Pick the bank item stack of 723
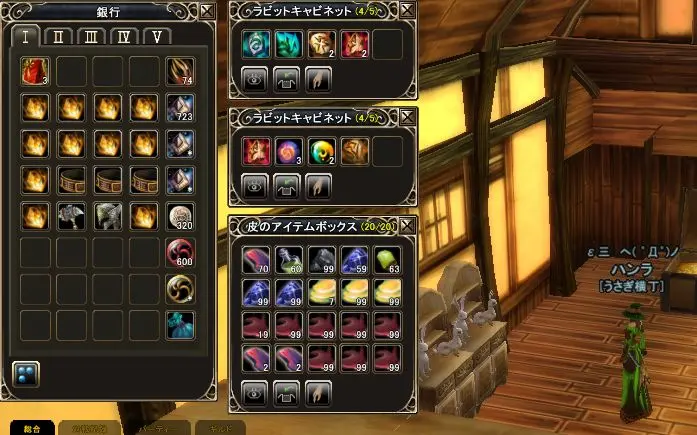The height and width of the screenshot is (435, 697). (x=180, y=108)
